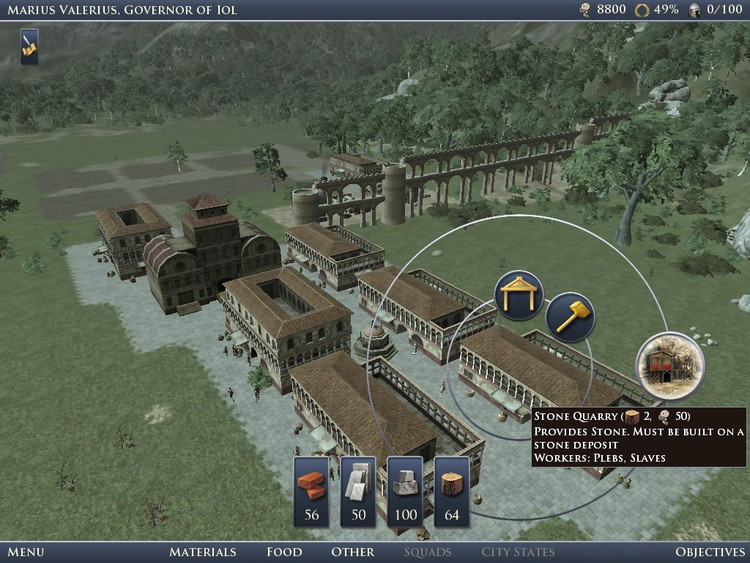Image resolution: width=750 pixels, height=563 pixels.
Task: Click the golden pavilion structure icon
Action: pyautogui.click(x=519, y=296)
